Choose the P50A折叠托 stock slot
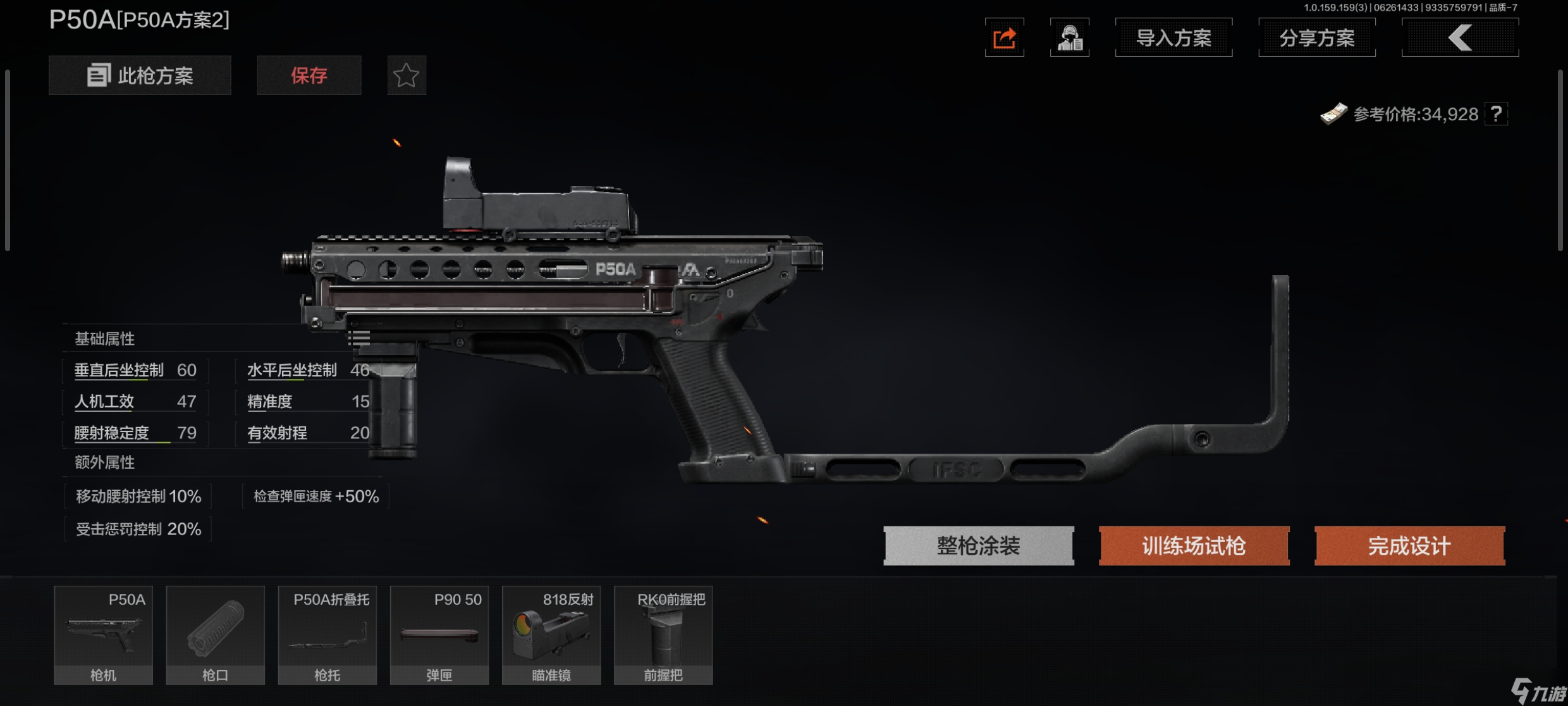This screenshot has height=706, width=1568. pos(327,635)
